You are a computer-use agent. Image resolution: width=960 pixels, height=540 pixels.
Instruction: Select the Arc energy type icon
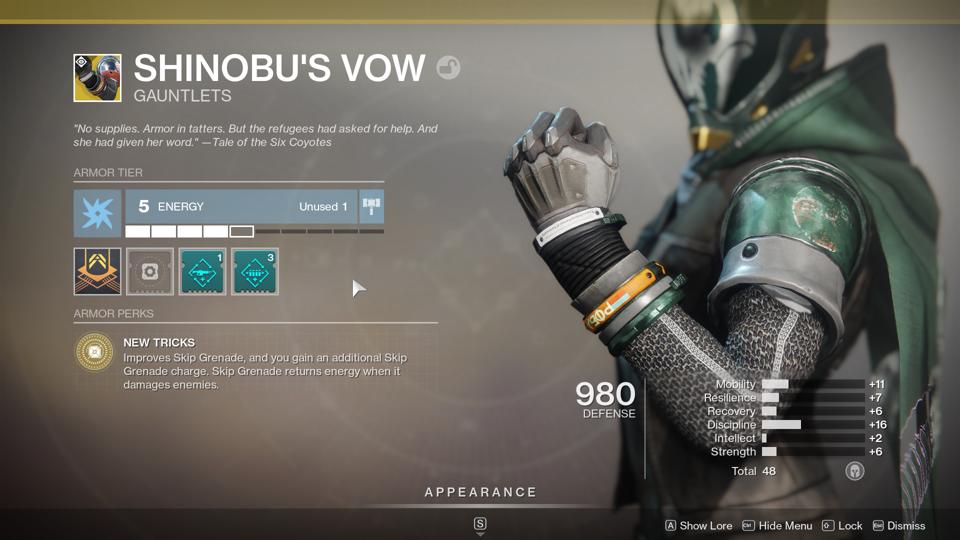98,214
